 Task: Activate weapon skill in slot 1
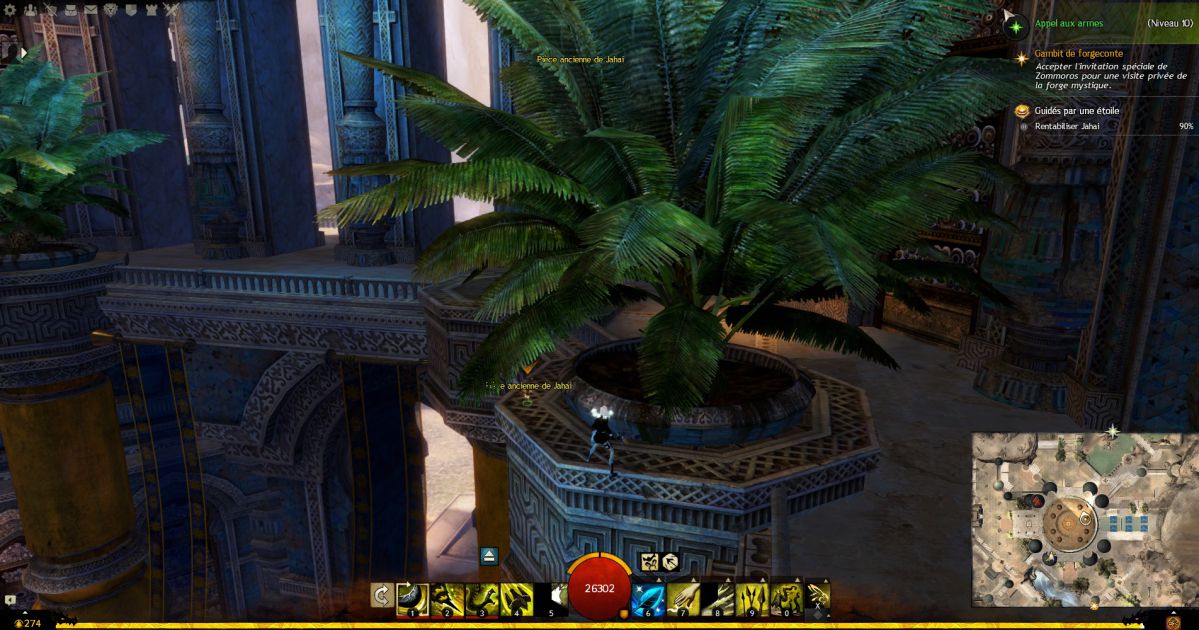[412, 599]
